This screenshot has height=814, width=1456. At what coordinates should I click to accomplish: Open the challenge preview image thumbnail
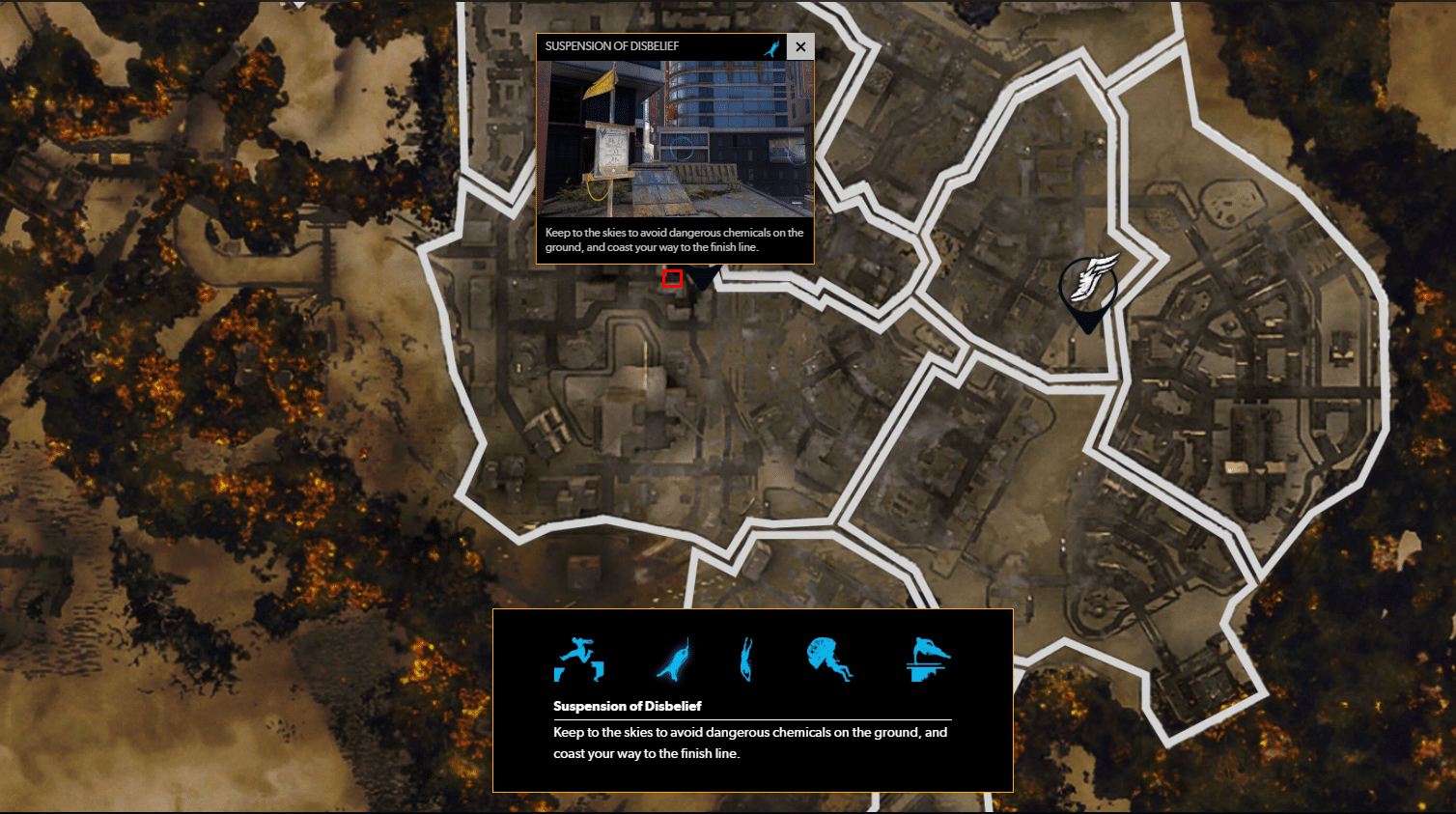click(x=675, y=140)
